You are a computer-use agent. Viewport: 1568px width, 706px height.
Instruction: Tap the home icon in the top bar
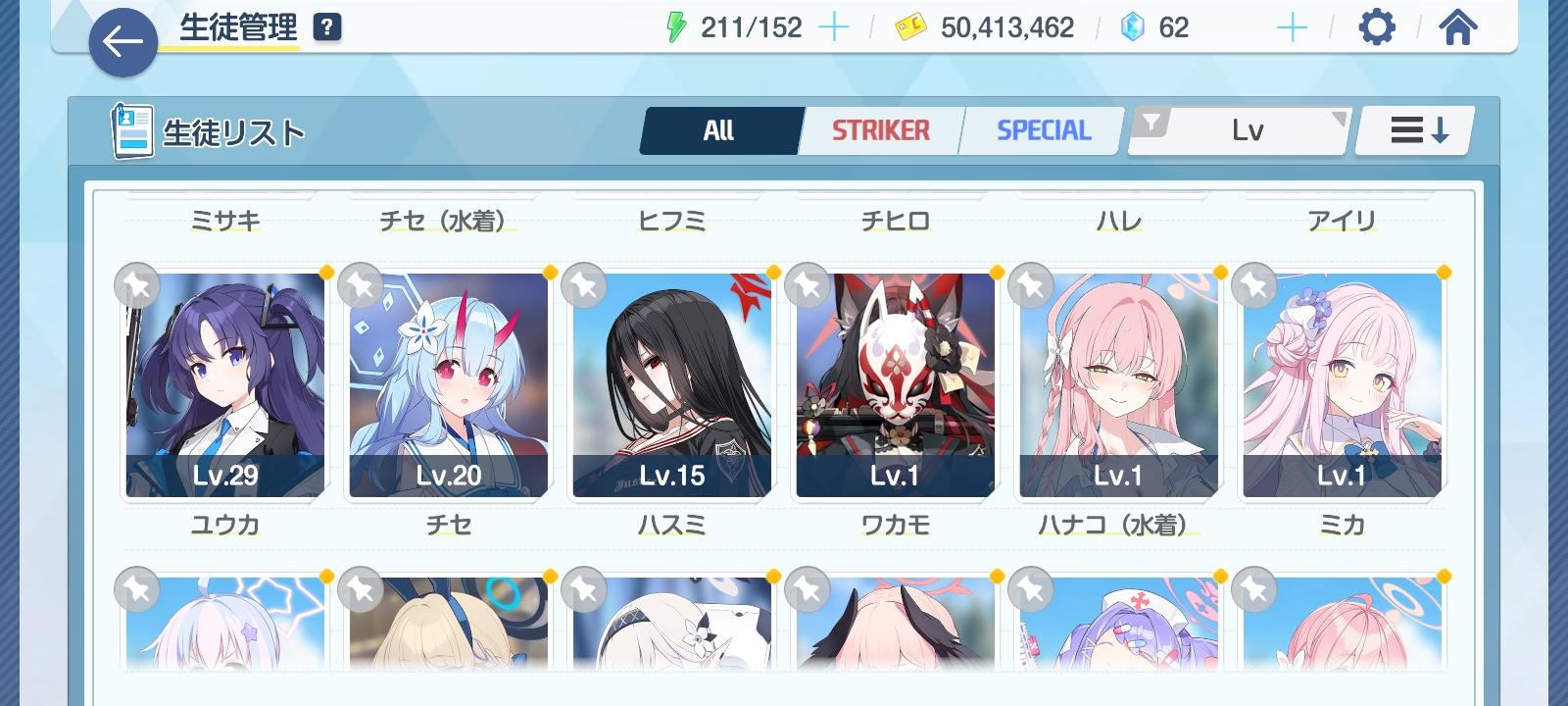[1459, 27]
